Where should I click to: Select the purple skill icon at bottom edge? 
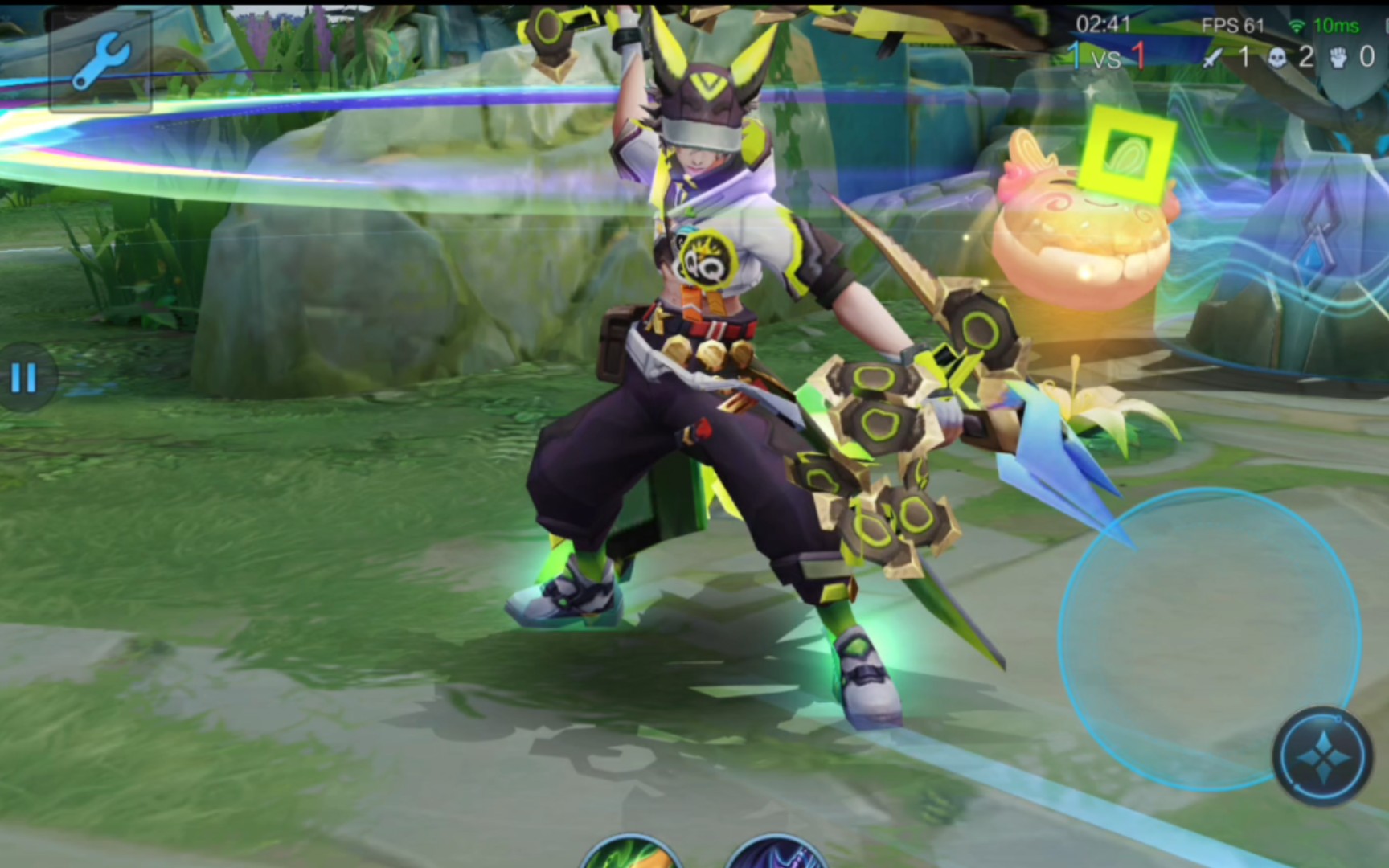coord(774,854)
